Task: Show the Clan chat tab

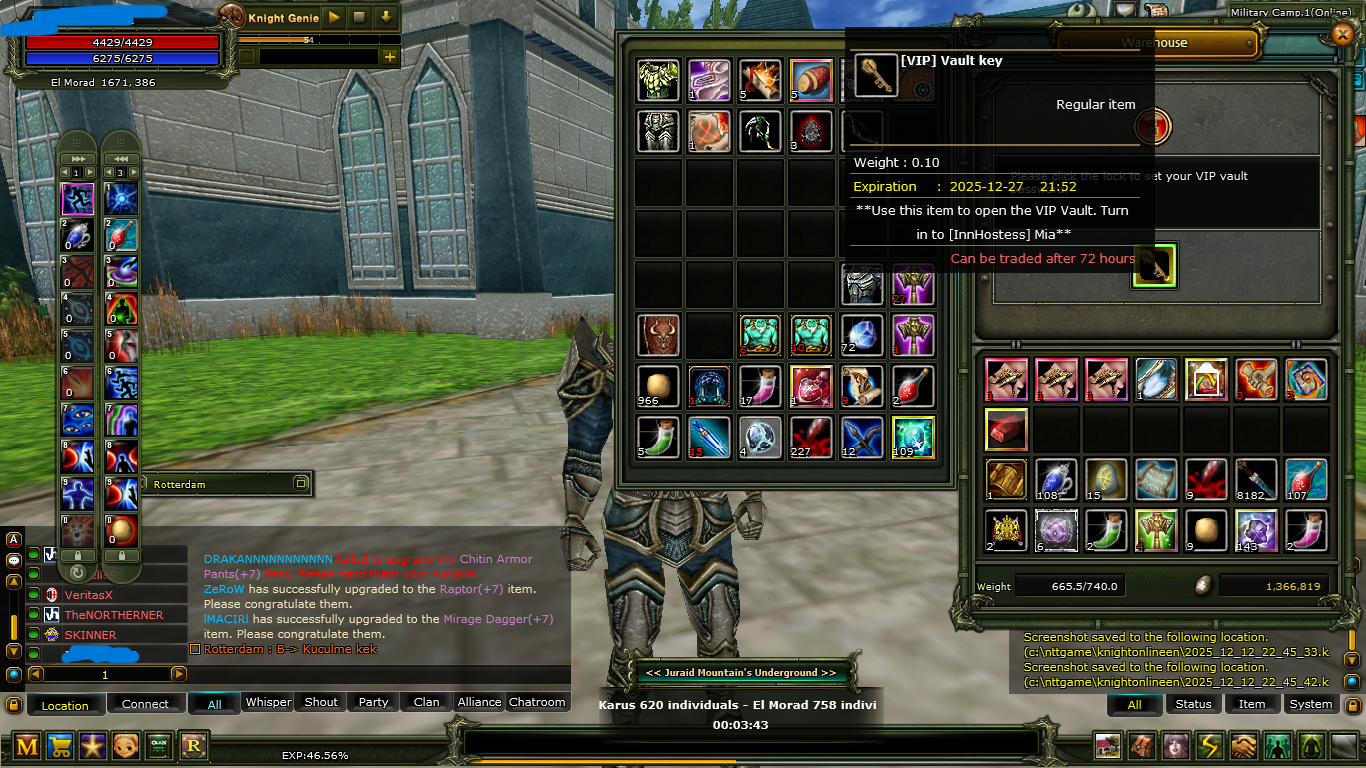Action: click(427, 702)
